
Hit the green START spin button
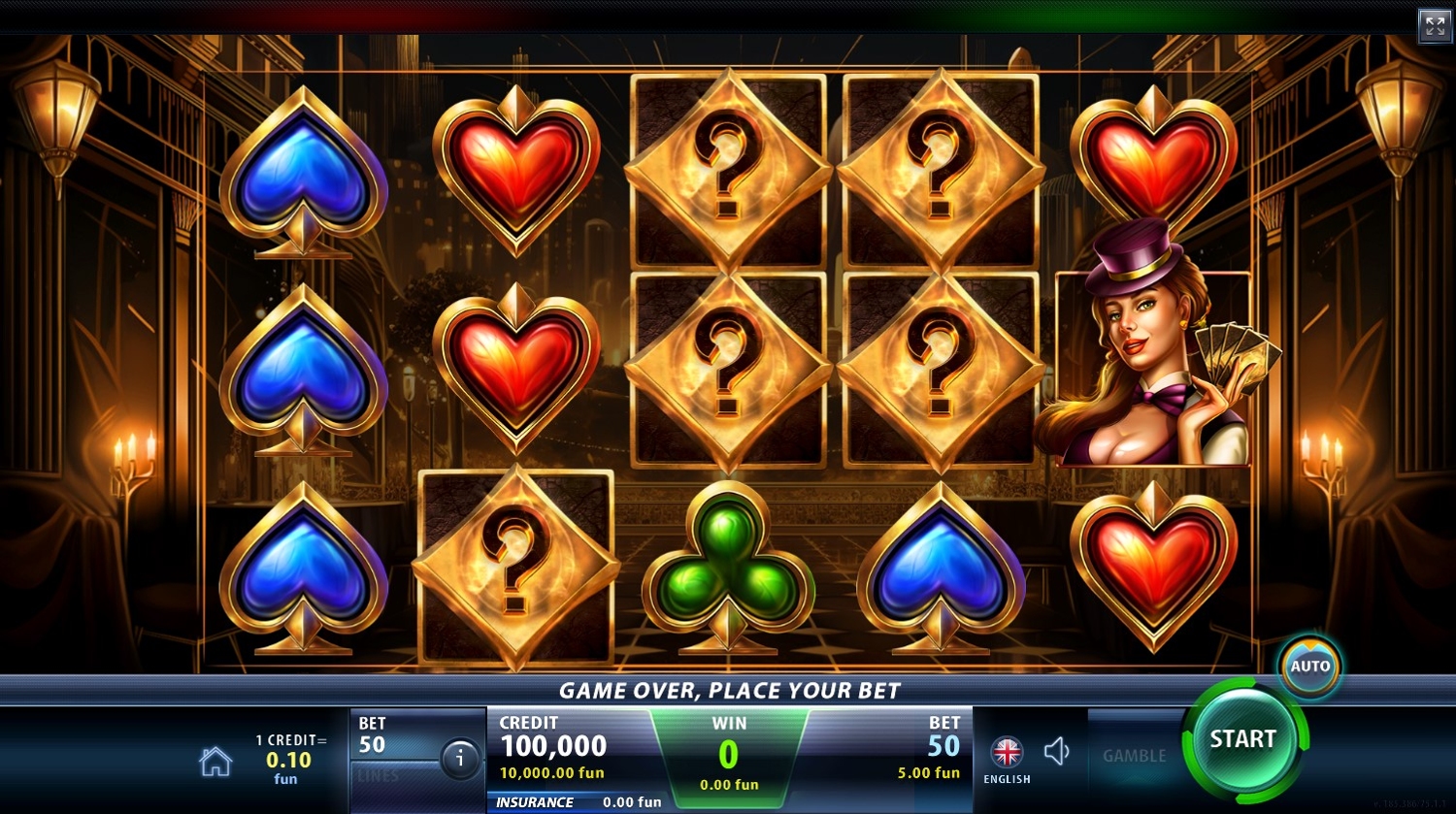[1242, 740]
